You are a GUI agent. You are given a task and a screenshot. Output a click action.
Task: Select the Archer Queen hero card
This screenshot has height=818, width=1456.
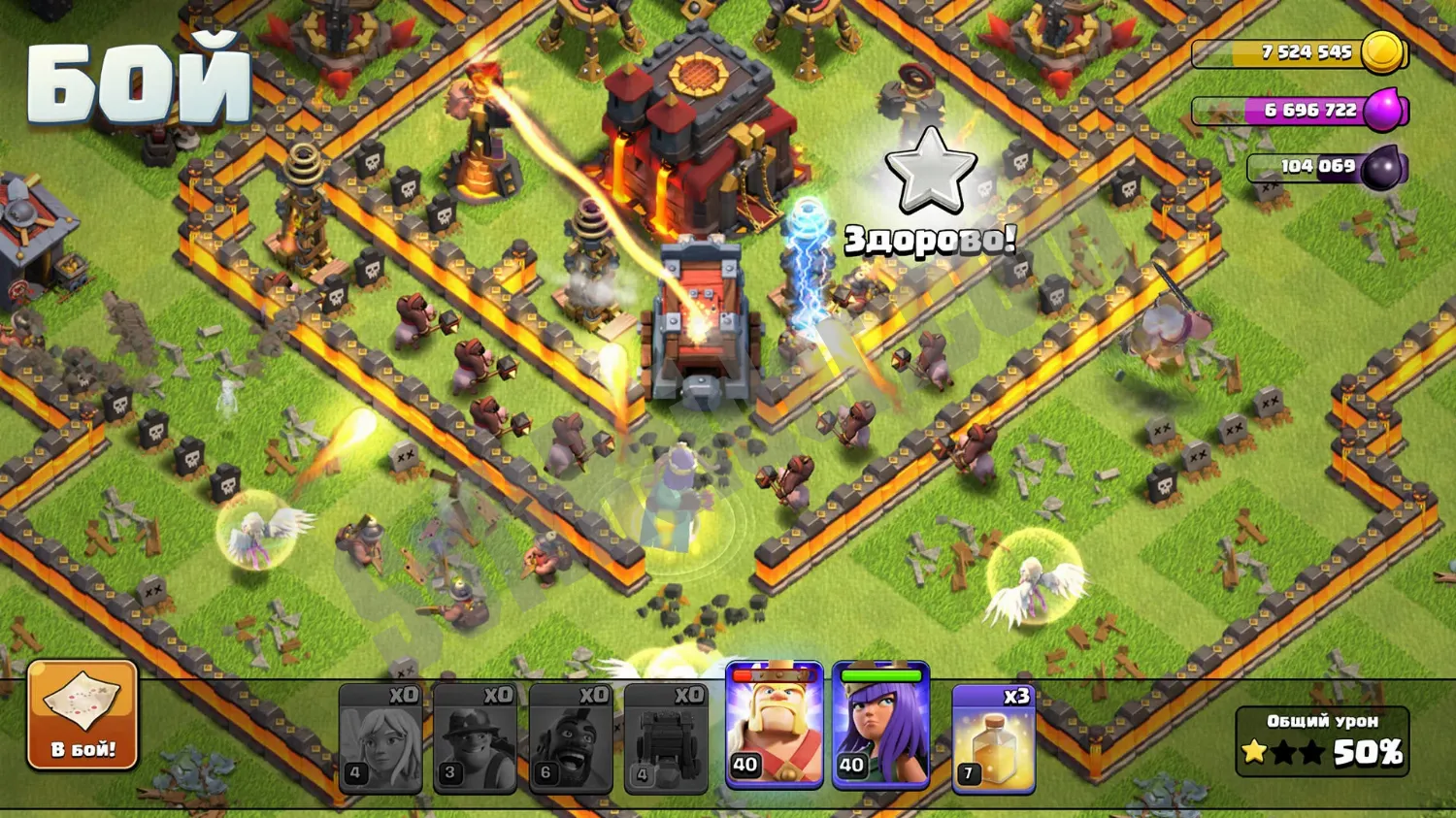[x=880, y=726]
